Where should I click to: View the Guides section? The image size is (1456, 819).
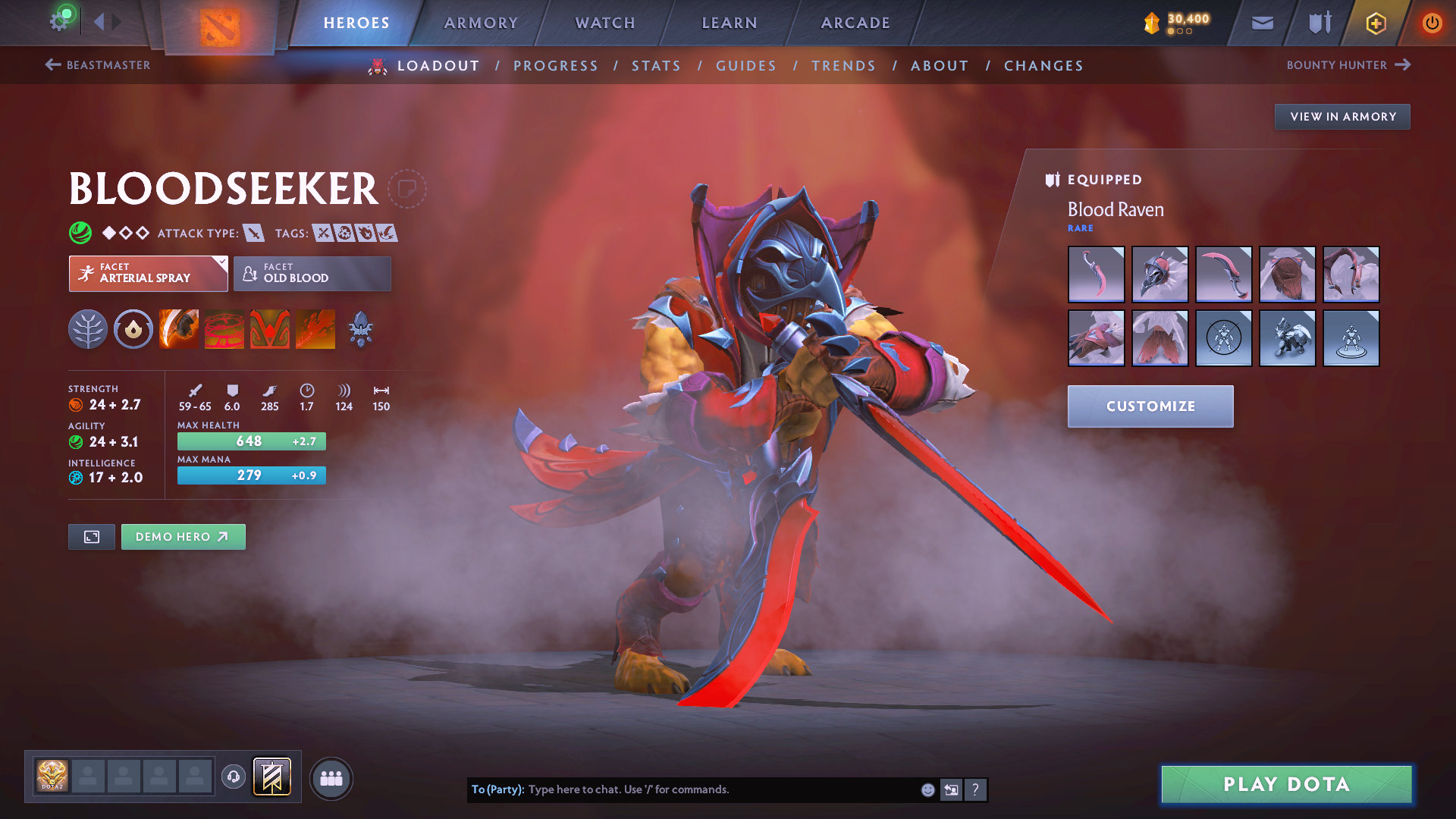[x=746, y=66]
